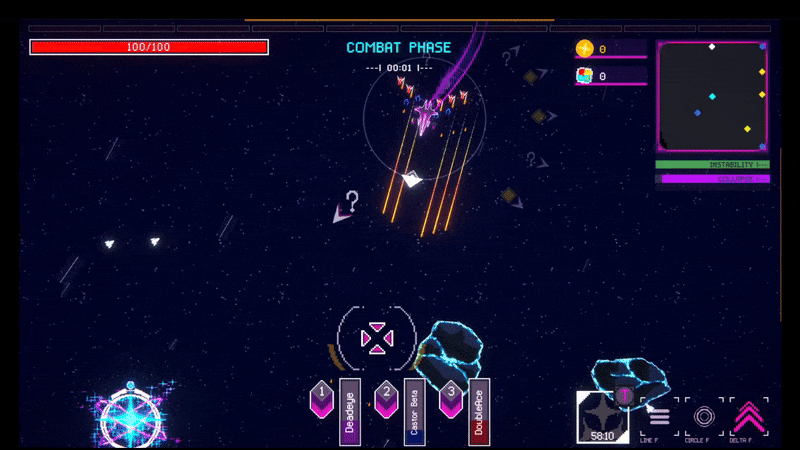800x450 pixels.
Task: Select the Delta formation chevron icon
Action: coord(749,416)
